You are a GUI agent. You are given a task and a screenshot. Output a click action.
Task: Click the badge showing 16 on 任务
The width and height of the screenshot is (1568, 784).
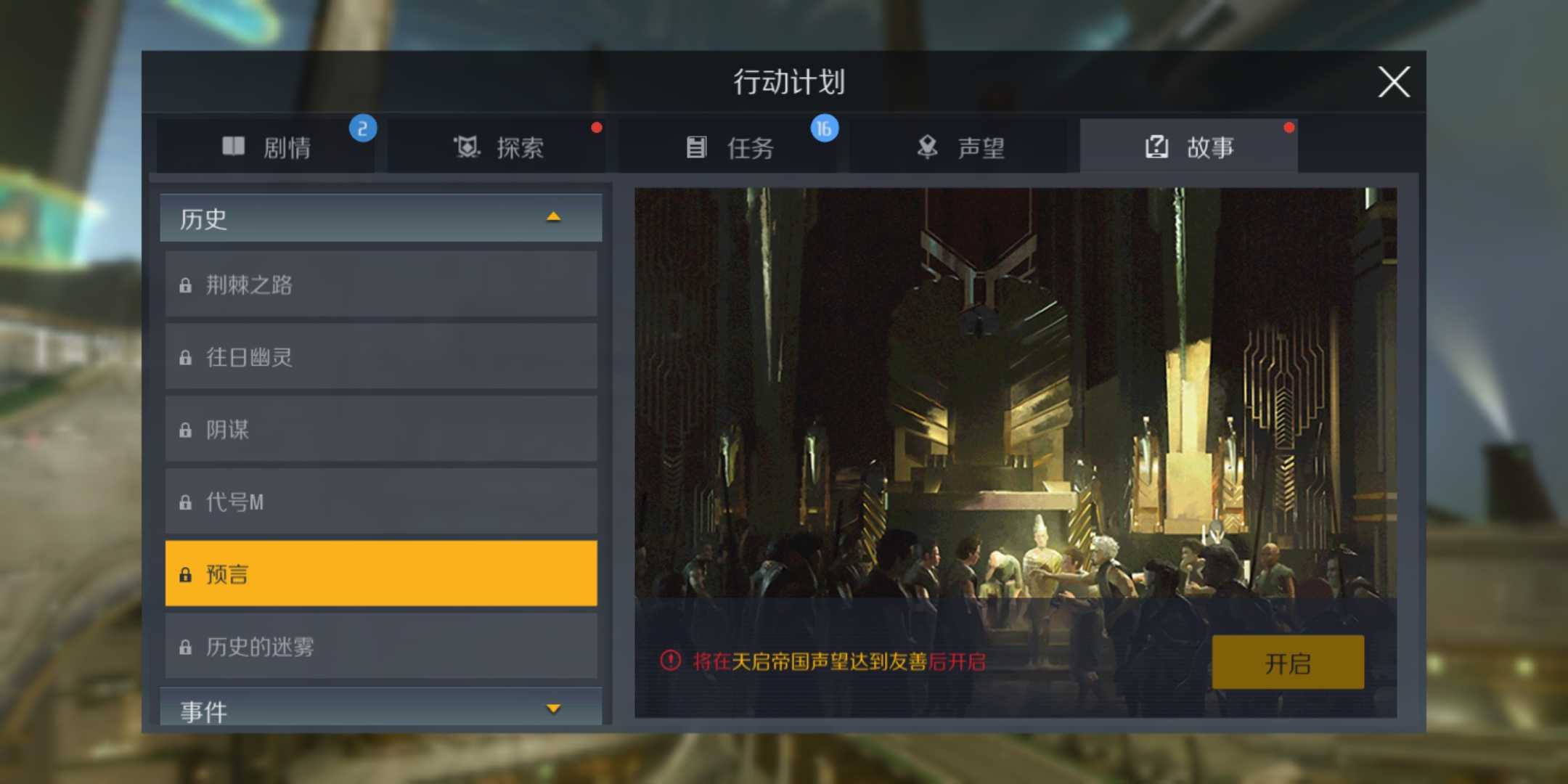pyautogui.click(x=823, y=127)
